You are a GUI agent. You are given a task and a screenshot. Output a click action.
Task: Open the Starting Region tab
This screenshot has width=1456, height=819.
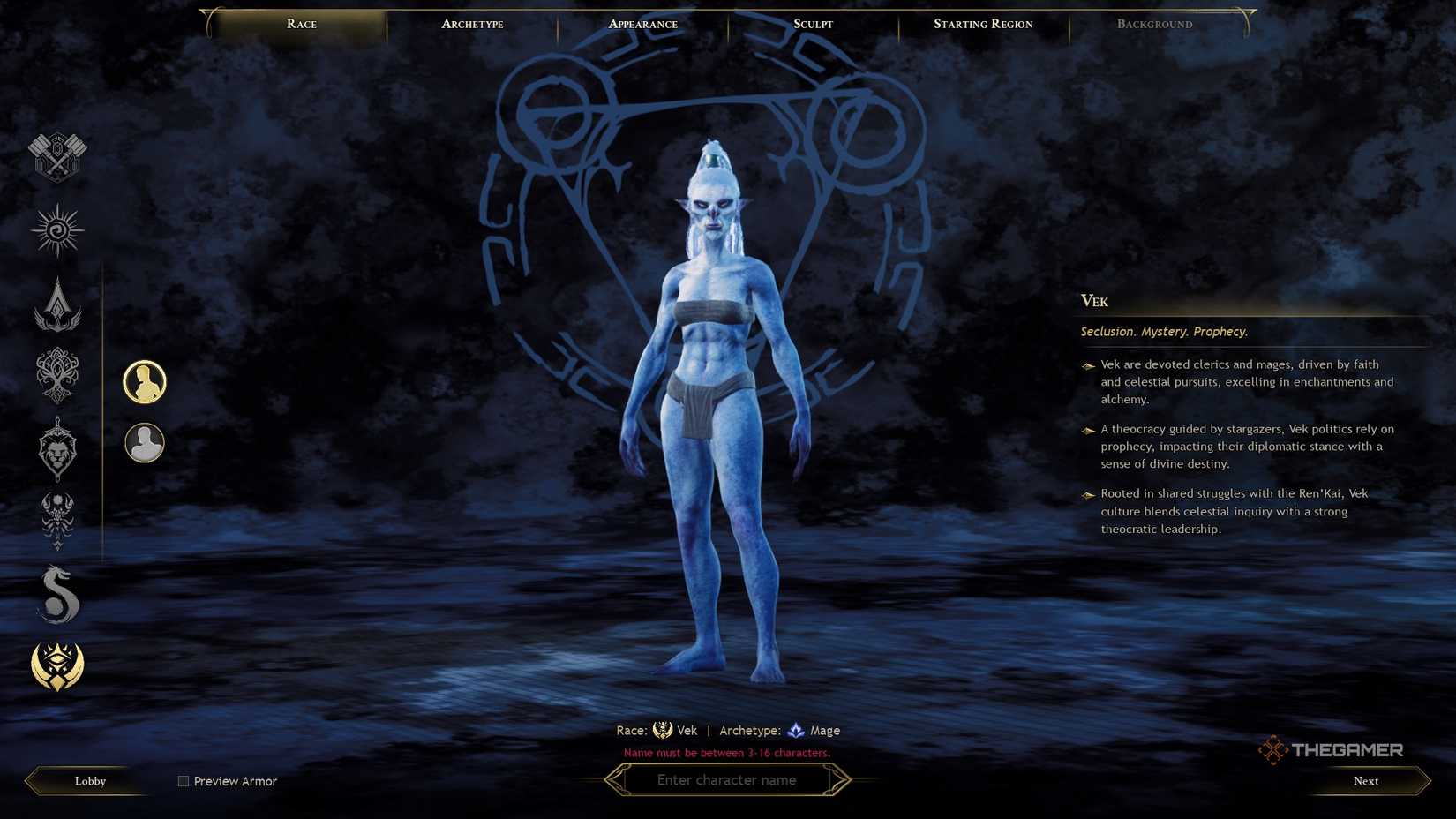pos(982,24)
